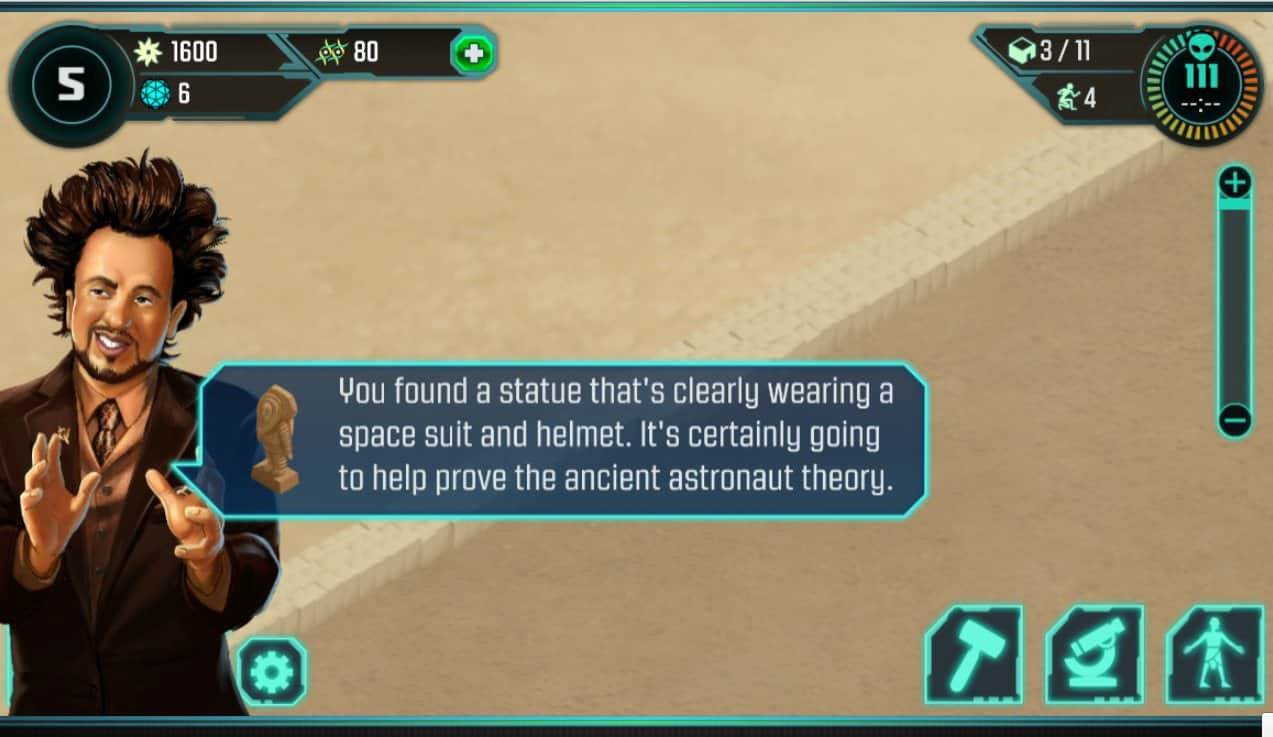Click the zoom slider track
The width and height of the screenshot is (1273, 737).
pos(1236,300)
